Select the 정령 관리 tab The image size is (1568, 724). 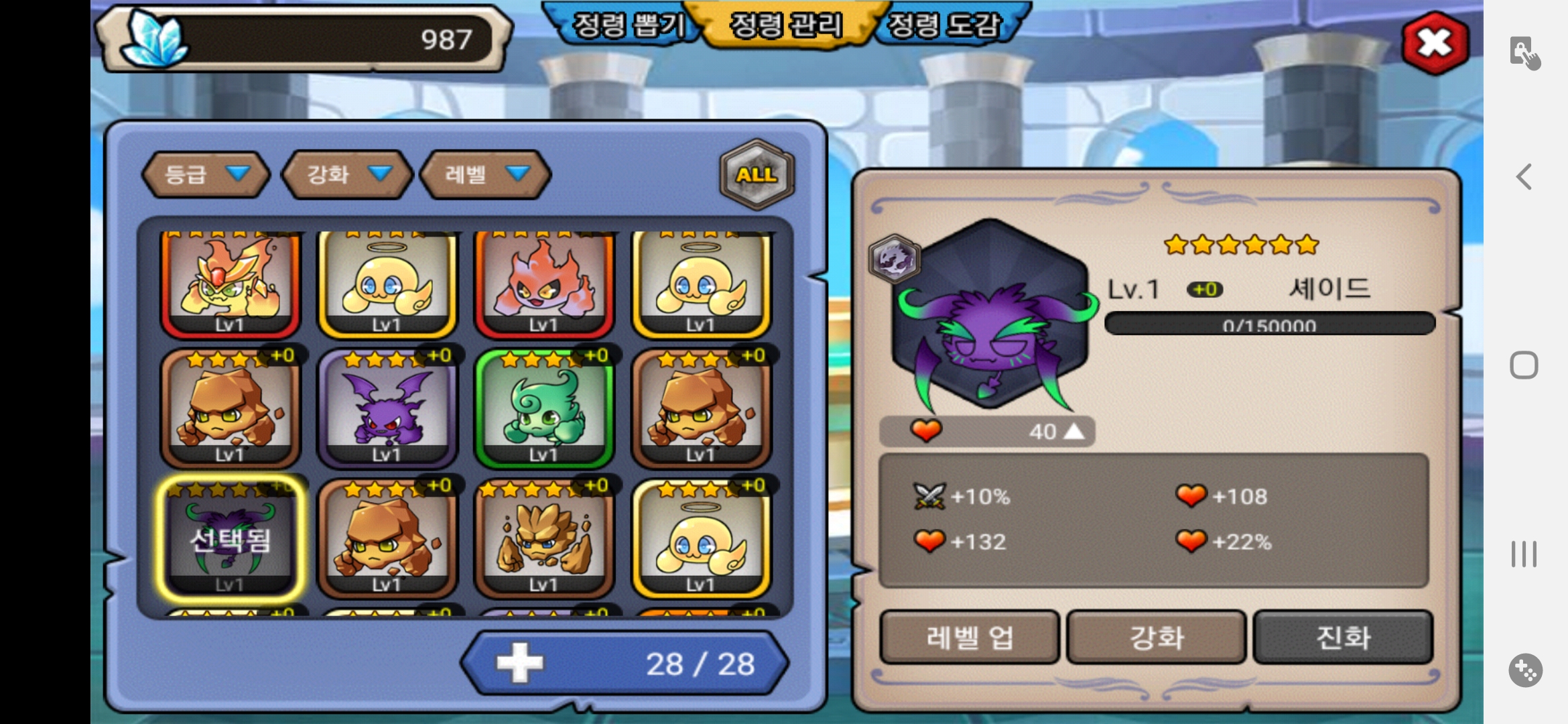pyautogui.click(x=785, y=25)
